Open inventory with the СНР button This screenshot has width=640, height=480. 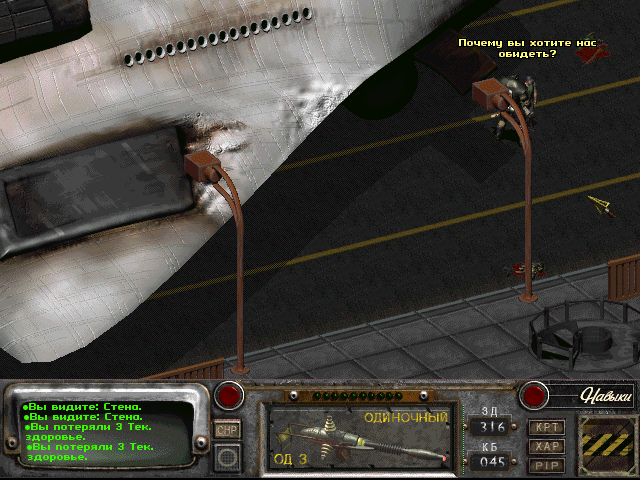coord(227,430)
